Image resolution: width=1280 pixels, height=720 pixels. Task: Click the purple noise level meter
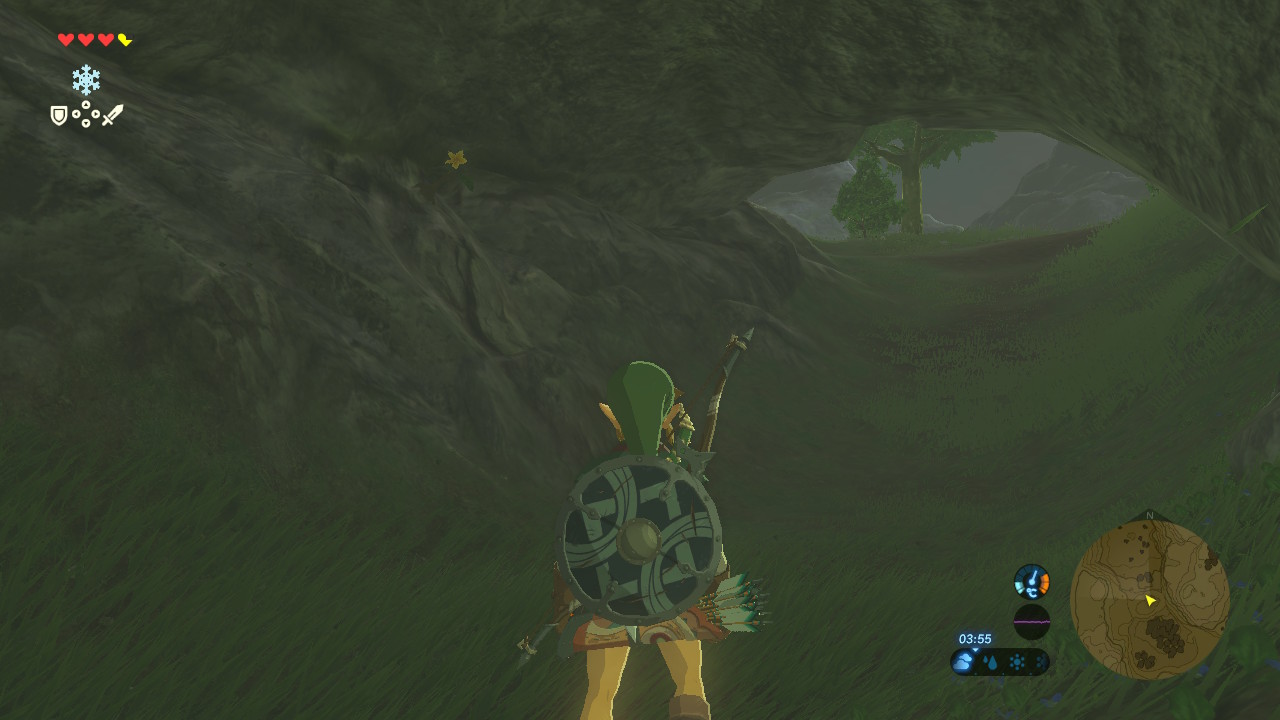[x=1032, y=622]
